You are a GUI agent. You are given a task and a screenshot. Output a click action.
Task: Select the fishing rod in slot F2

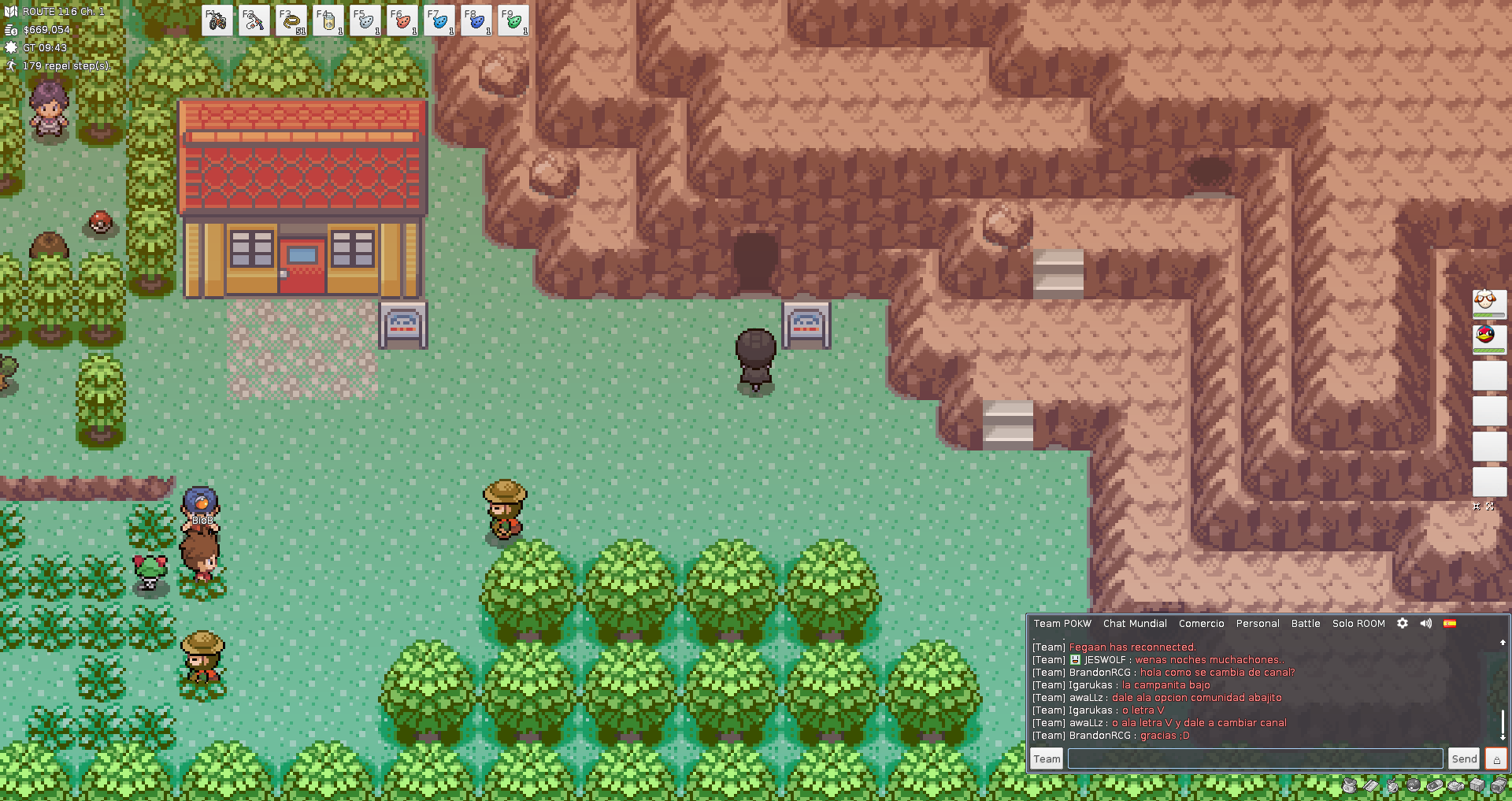tap(254, 21)
